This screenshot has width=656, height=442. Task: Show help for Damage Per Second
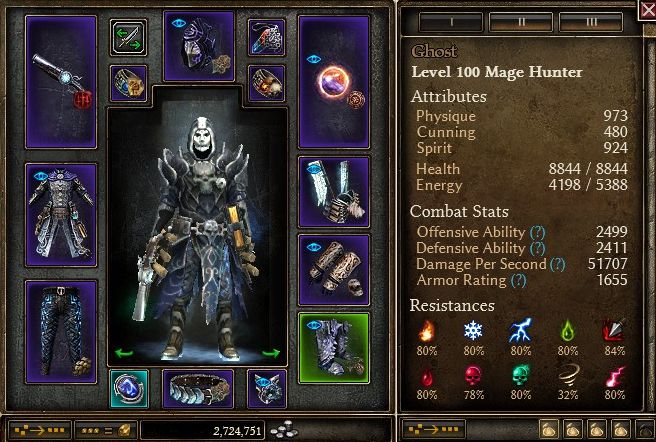coord(556,264)
